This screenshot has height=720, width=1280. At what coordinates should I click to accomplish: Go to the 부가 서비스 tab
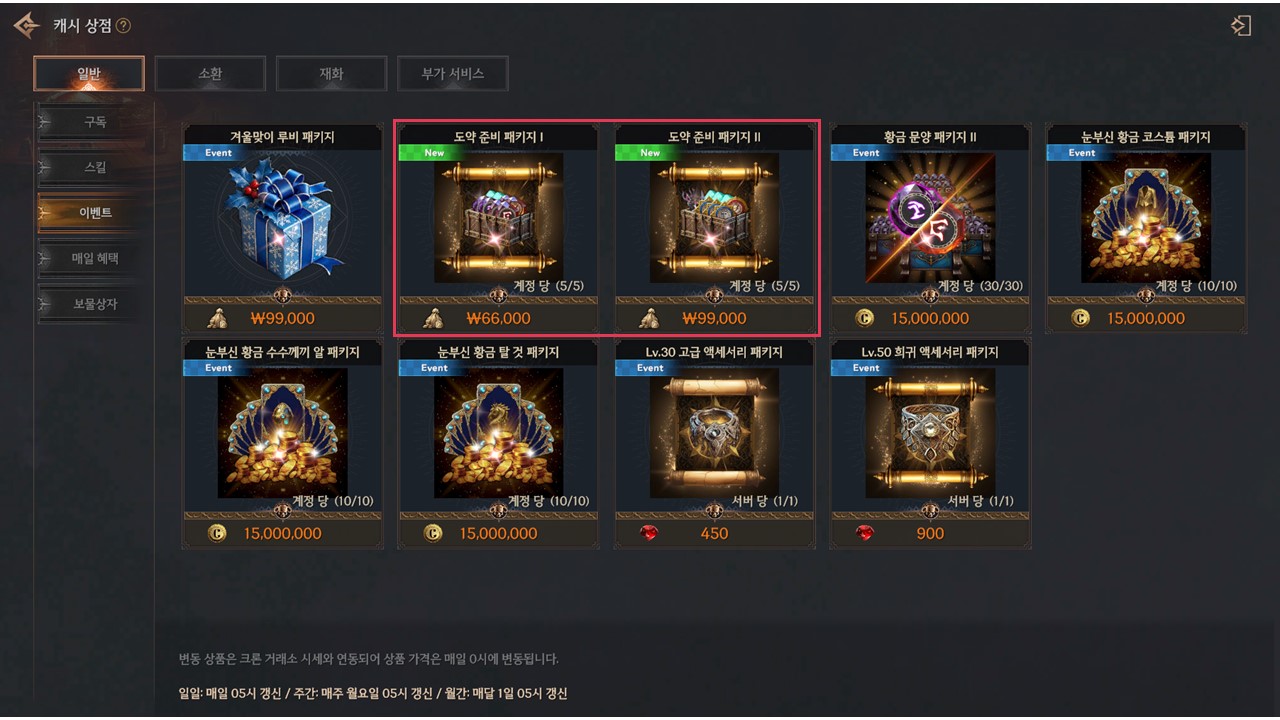pyautogui.click(x=452, y=73)
